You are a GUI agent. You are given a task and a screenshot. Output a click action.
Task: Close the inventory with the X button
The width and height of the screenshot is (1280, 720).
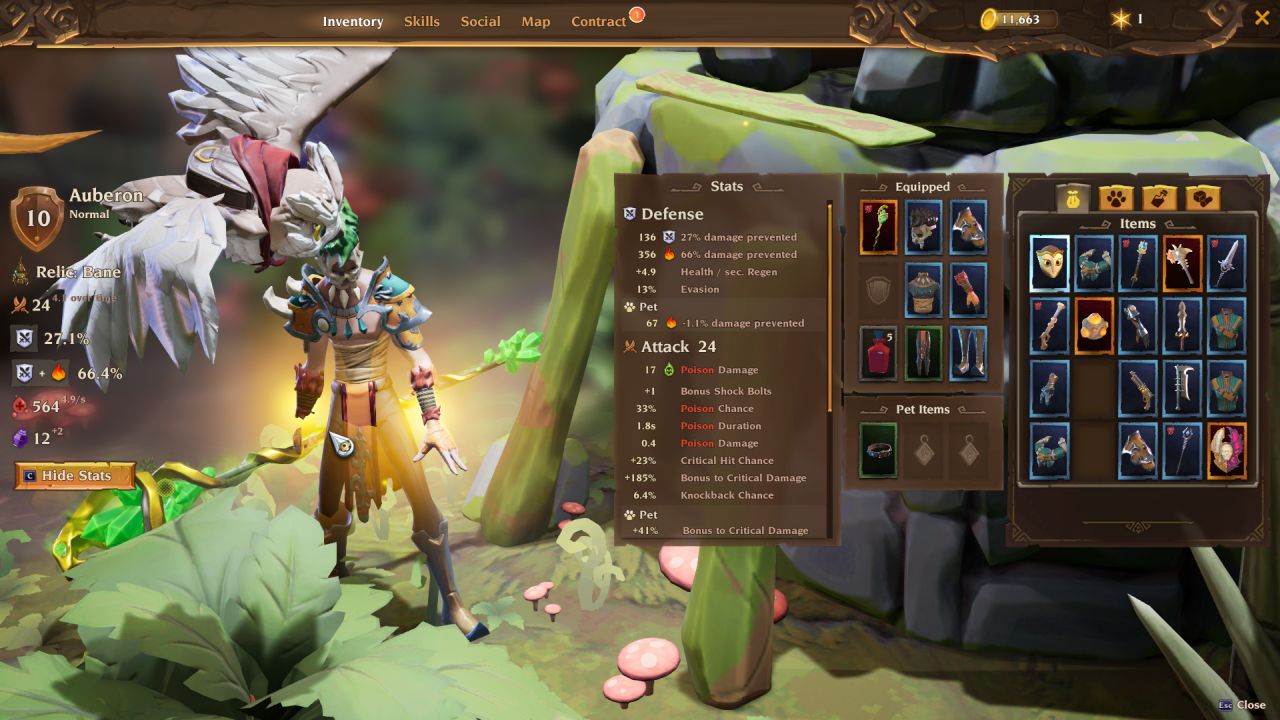coord(1261,17)
